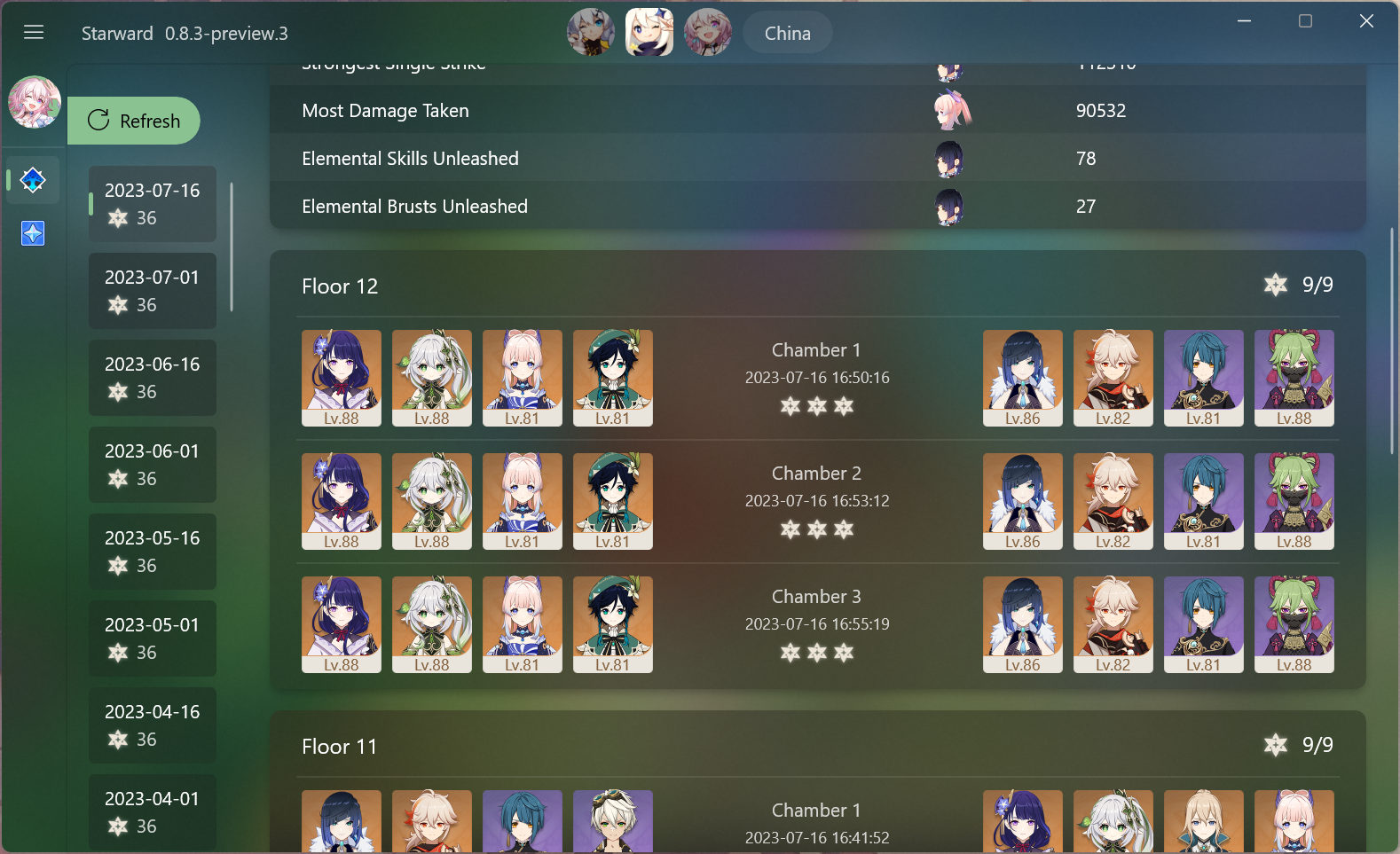Image resolution: width=1400 pixels, height=854 pixels.
Task: Open the hamburger navigation menu
Action: [x=34, y=32]
